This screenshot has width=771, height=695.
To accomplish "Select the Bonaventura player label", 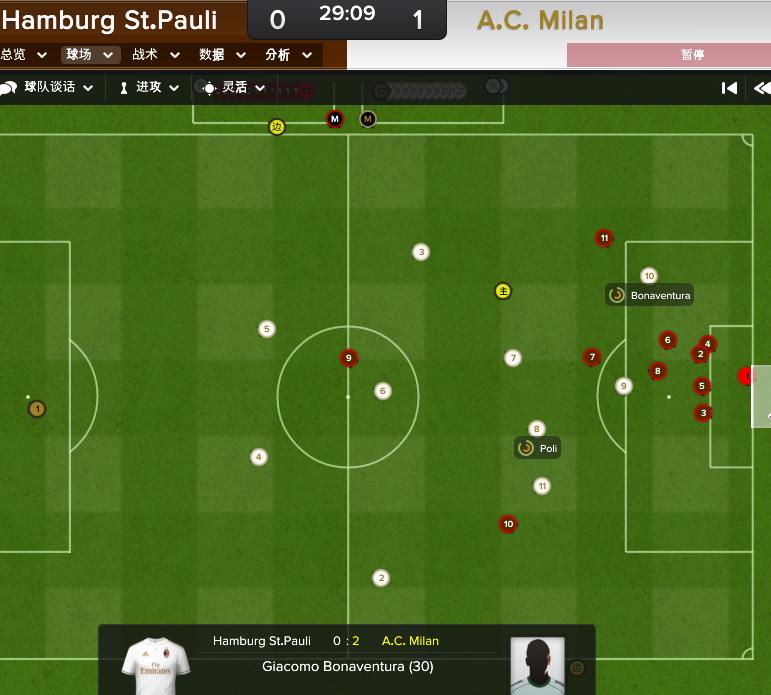I will pos(649,295).
